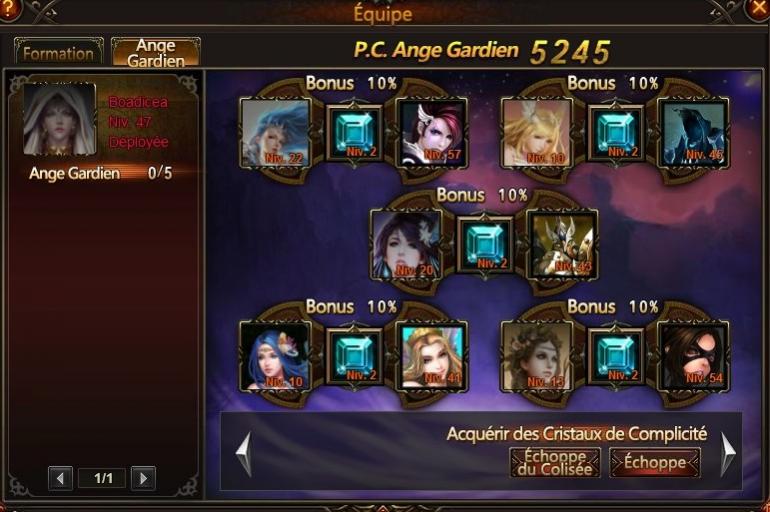Click the large right arrow in bottom panel
Image resolution: width=770 pixels, height=512 pixels.
pos(728,454)
